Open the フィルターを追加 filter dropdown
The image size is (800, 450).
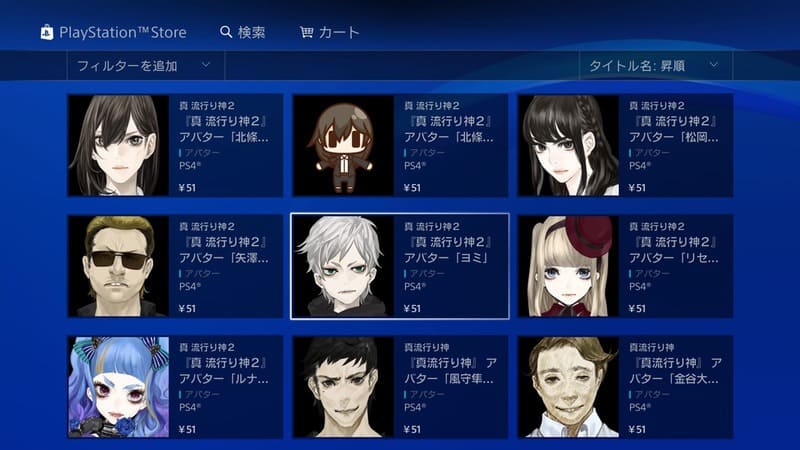(145, 66)
